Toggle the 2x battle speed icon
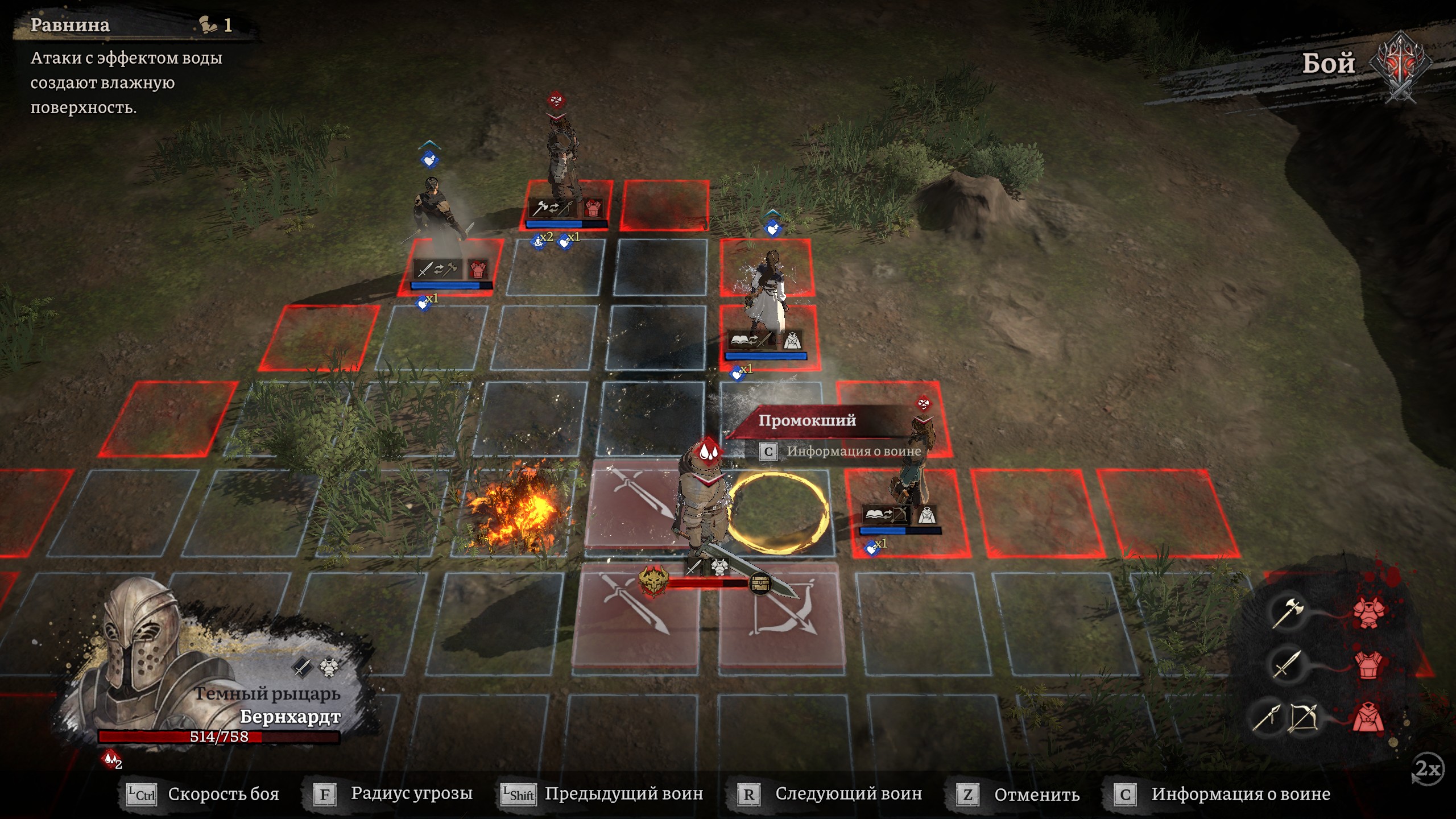The image size is (1456, 819). click(1428, 769)
